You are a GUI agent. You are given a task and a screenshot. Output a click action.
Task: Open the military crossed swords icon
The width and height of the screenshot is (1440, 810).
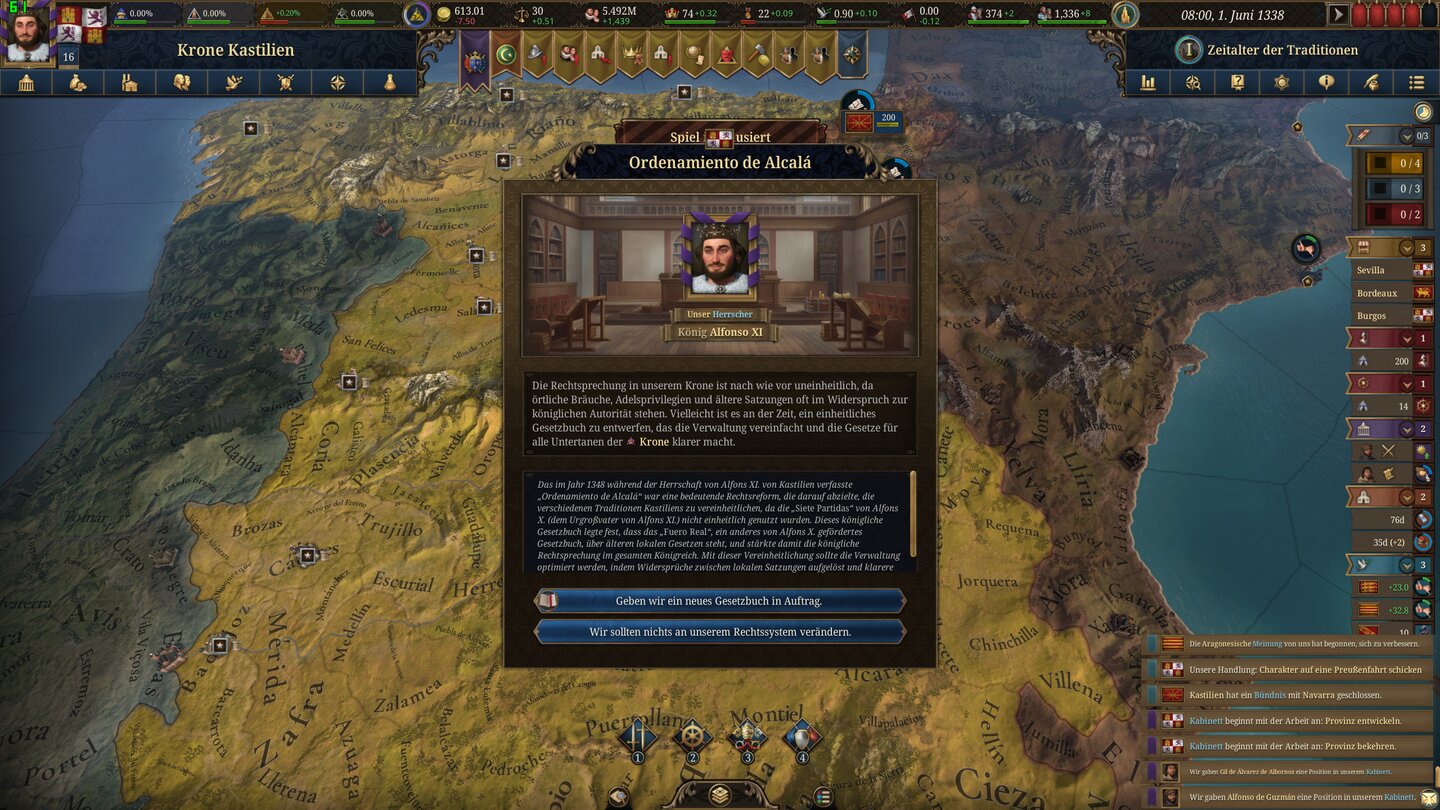coord(286,83)
